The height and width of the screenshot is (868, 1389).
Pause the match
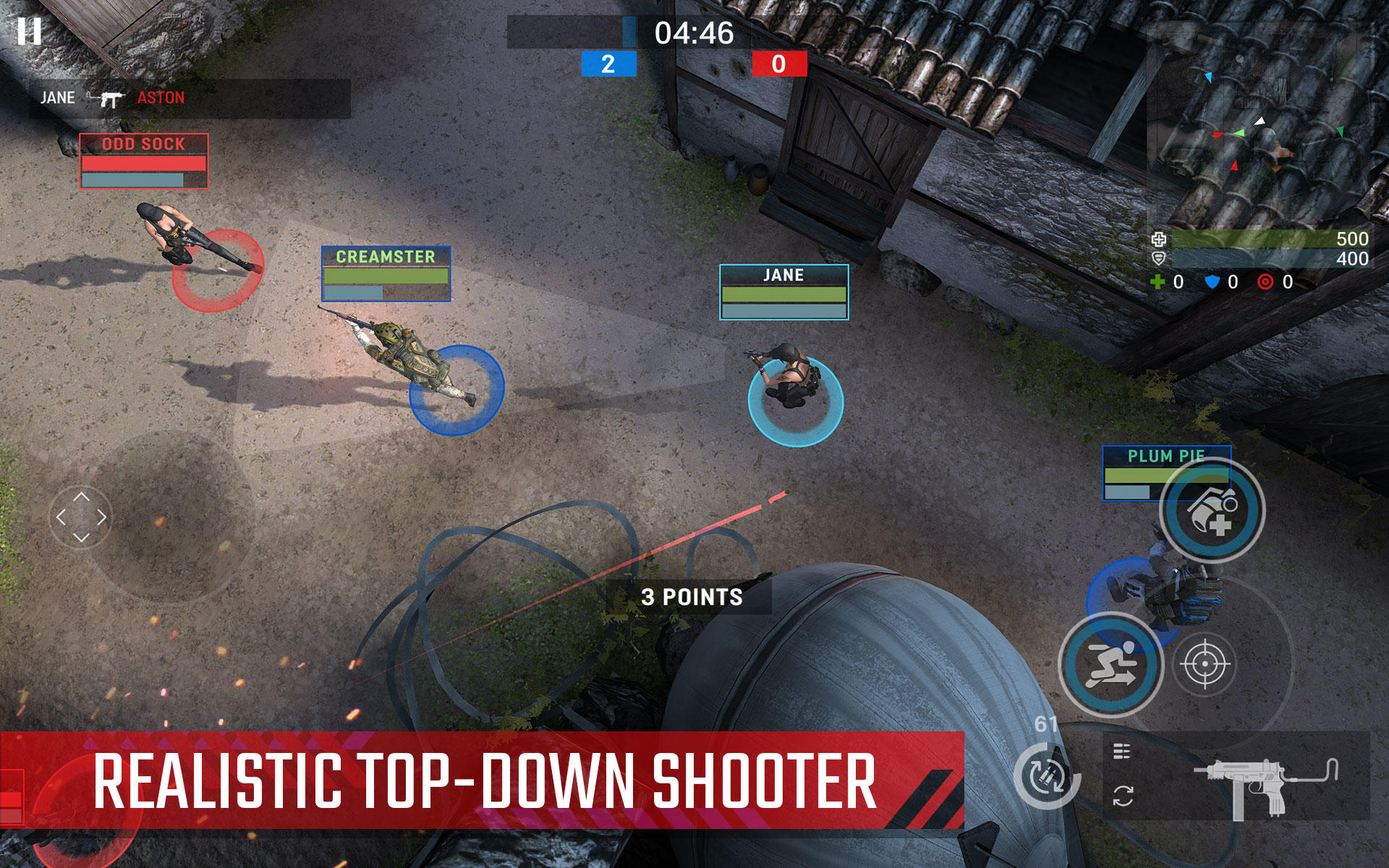[30, 31]
